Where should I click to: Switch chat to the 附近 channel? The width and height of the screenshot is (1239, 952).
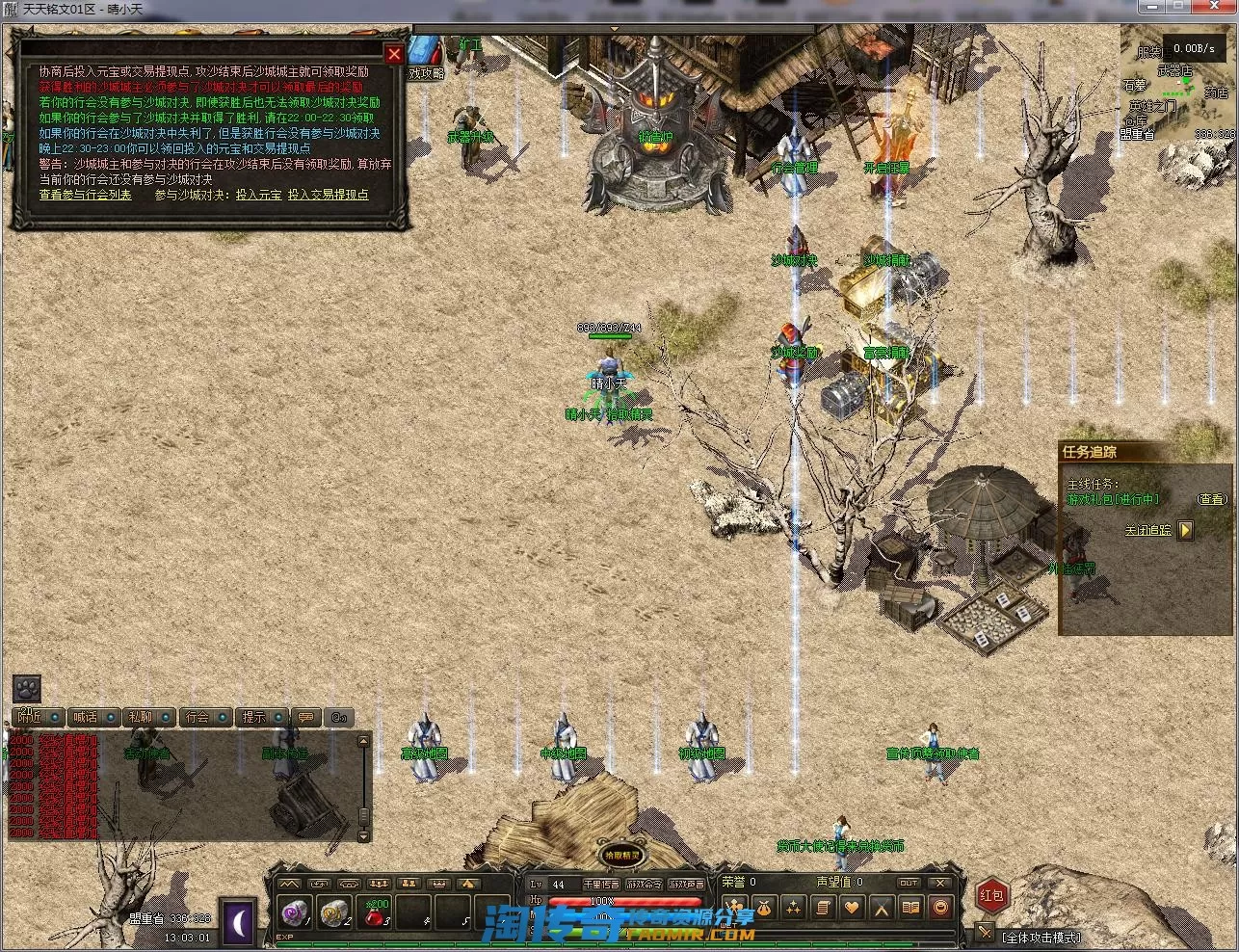click(38, 717)
